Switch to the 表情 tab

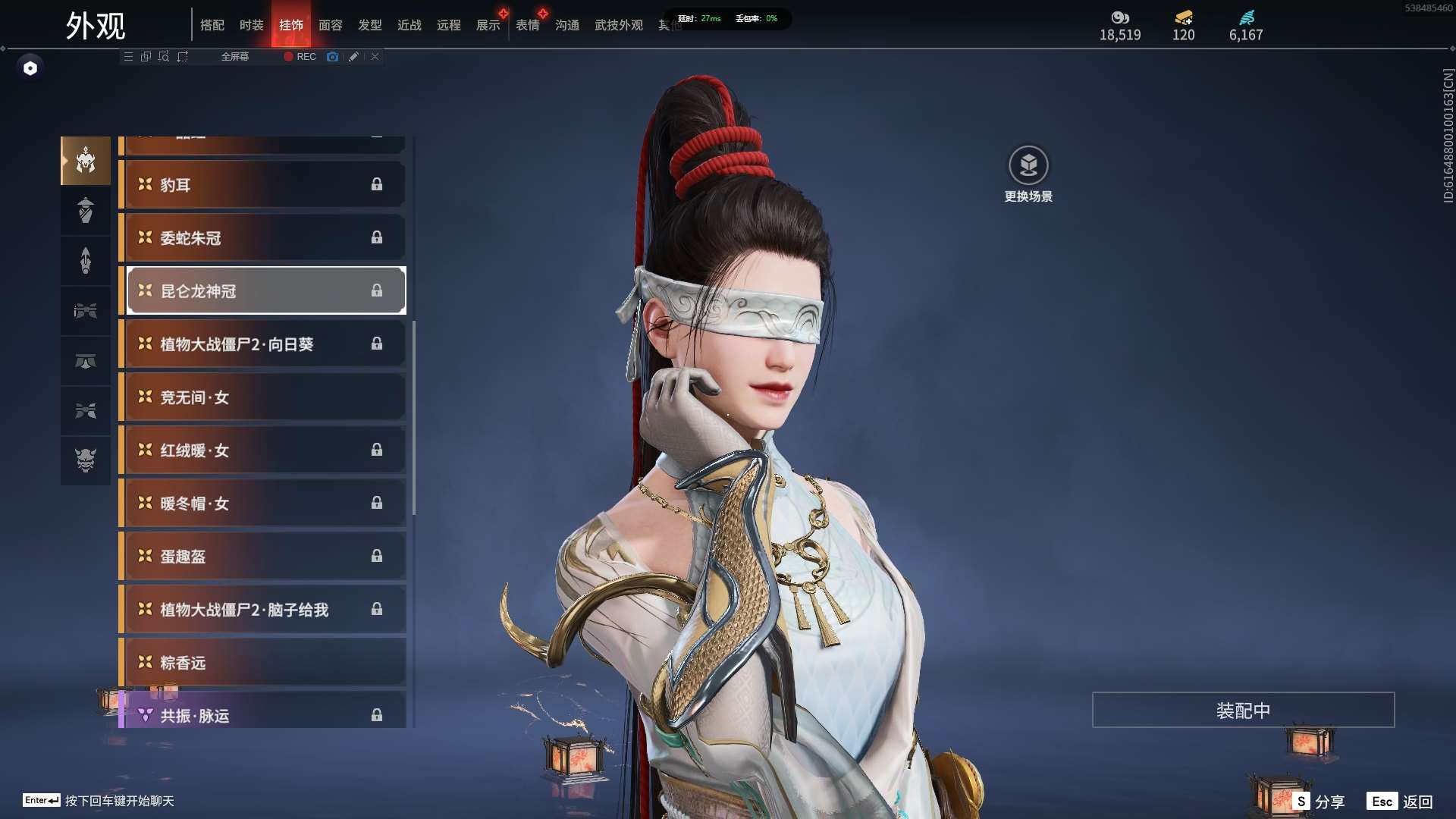tap(527, 25)
